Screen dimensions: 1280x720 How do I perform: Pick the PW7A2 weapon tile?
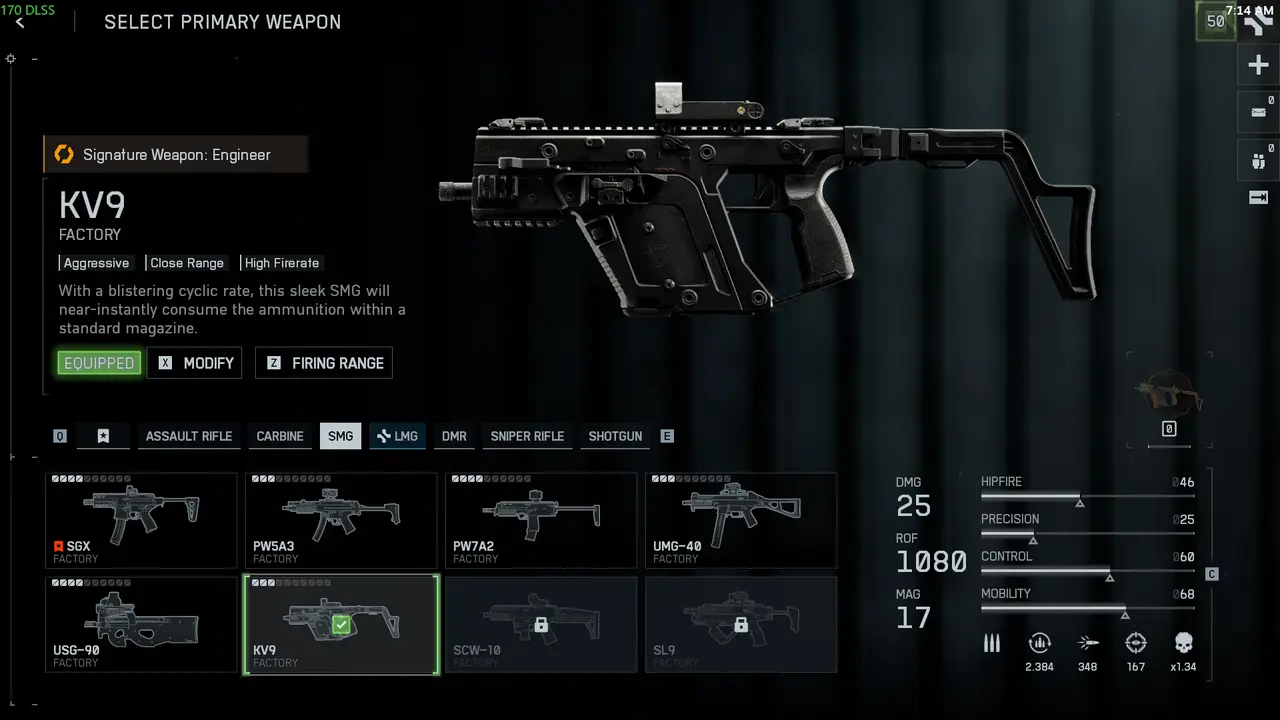541,520
